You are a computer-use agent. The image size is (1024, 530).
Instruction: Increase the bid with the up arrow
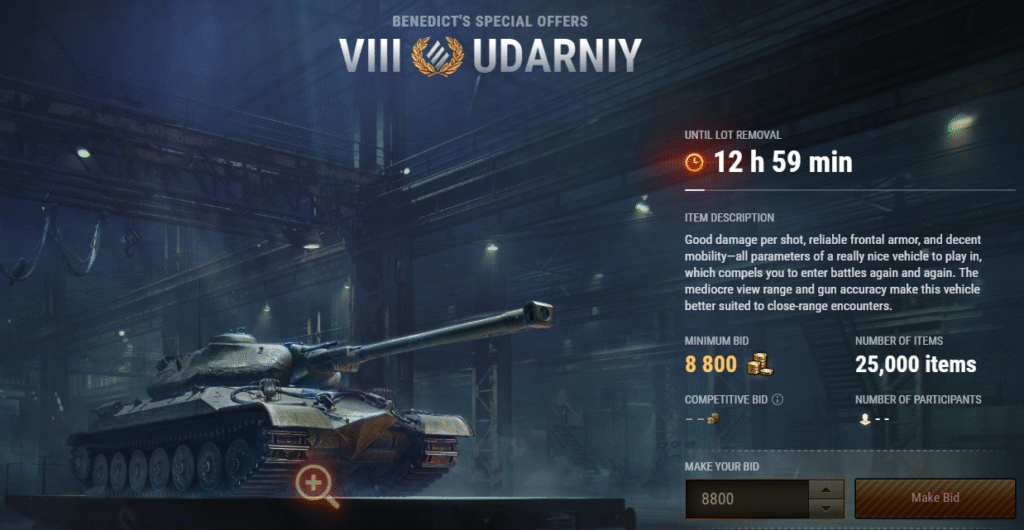click(x=826, y=489)
